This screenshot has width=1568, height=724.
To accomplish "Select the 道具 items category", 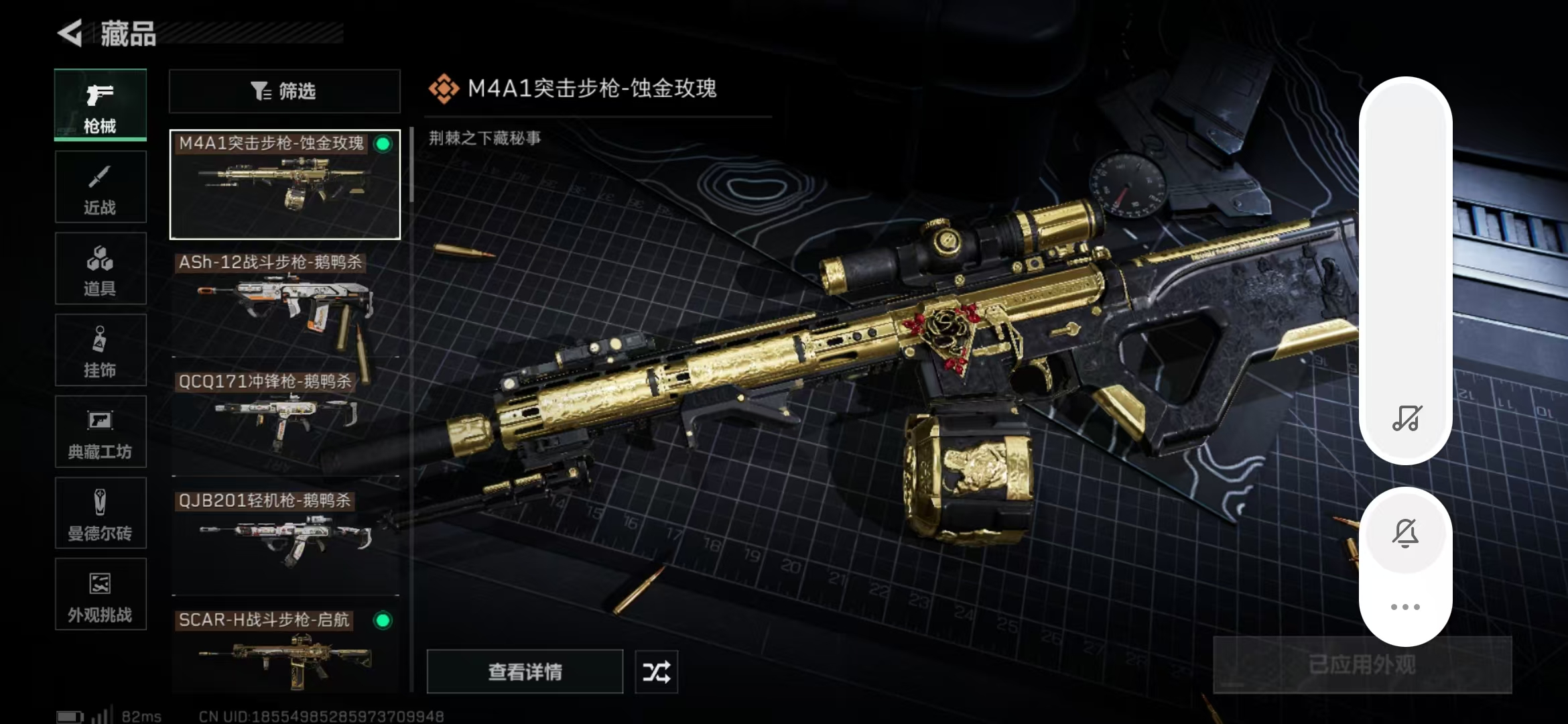I will [101, 269].
